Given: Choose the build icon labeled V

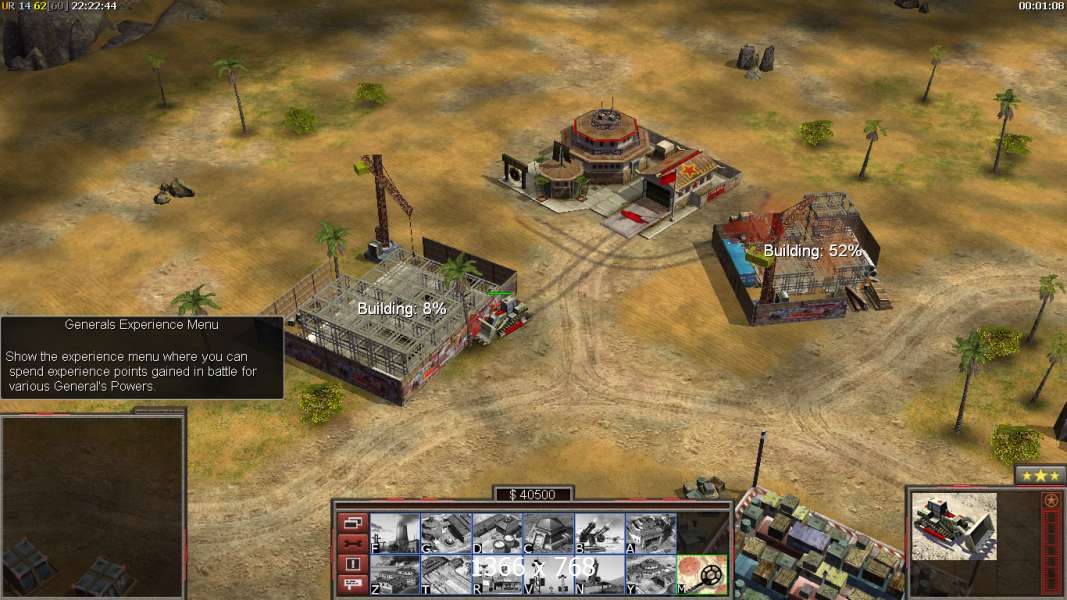Looking at the screenshot, I should click(x=548, y=574).
